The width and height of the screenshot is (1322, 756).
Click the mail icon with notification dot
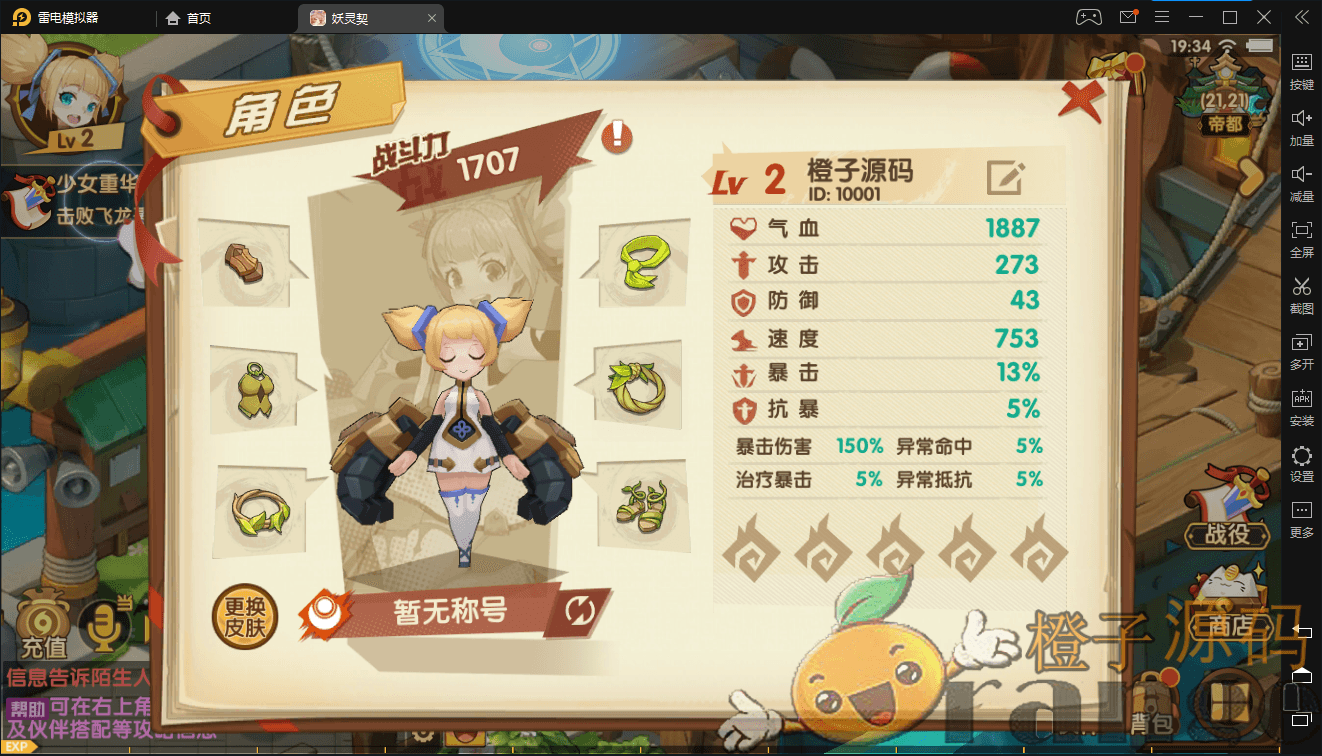pyautogui.click(x=1130, y=16)
